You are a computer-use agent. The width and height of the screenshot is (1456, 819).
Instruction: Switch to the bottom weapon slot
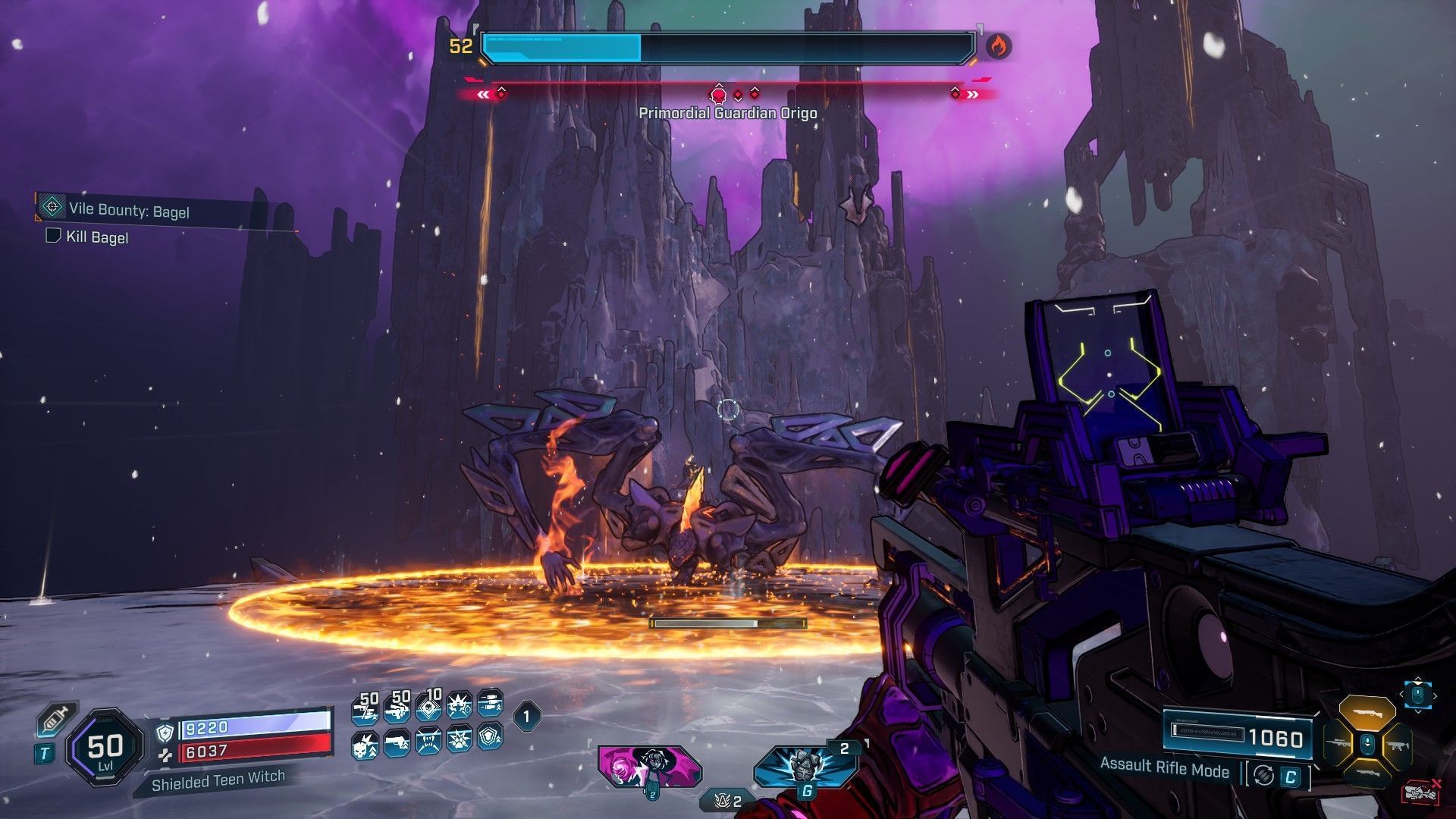point(1367,775)
